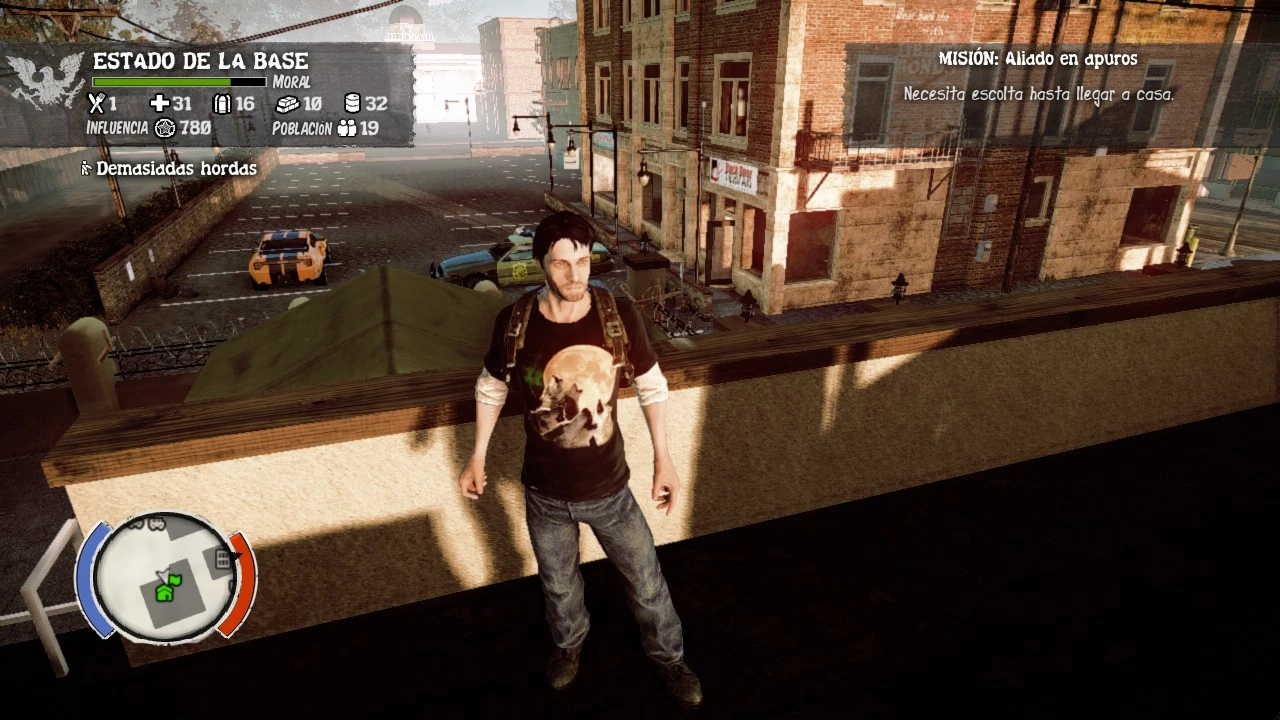Image resolution: width=1280 pixels, height=720 pixels.
Task: Select the Población people icon showing 19
Action: click(347, 128)
